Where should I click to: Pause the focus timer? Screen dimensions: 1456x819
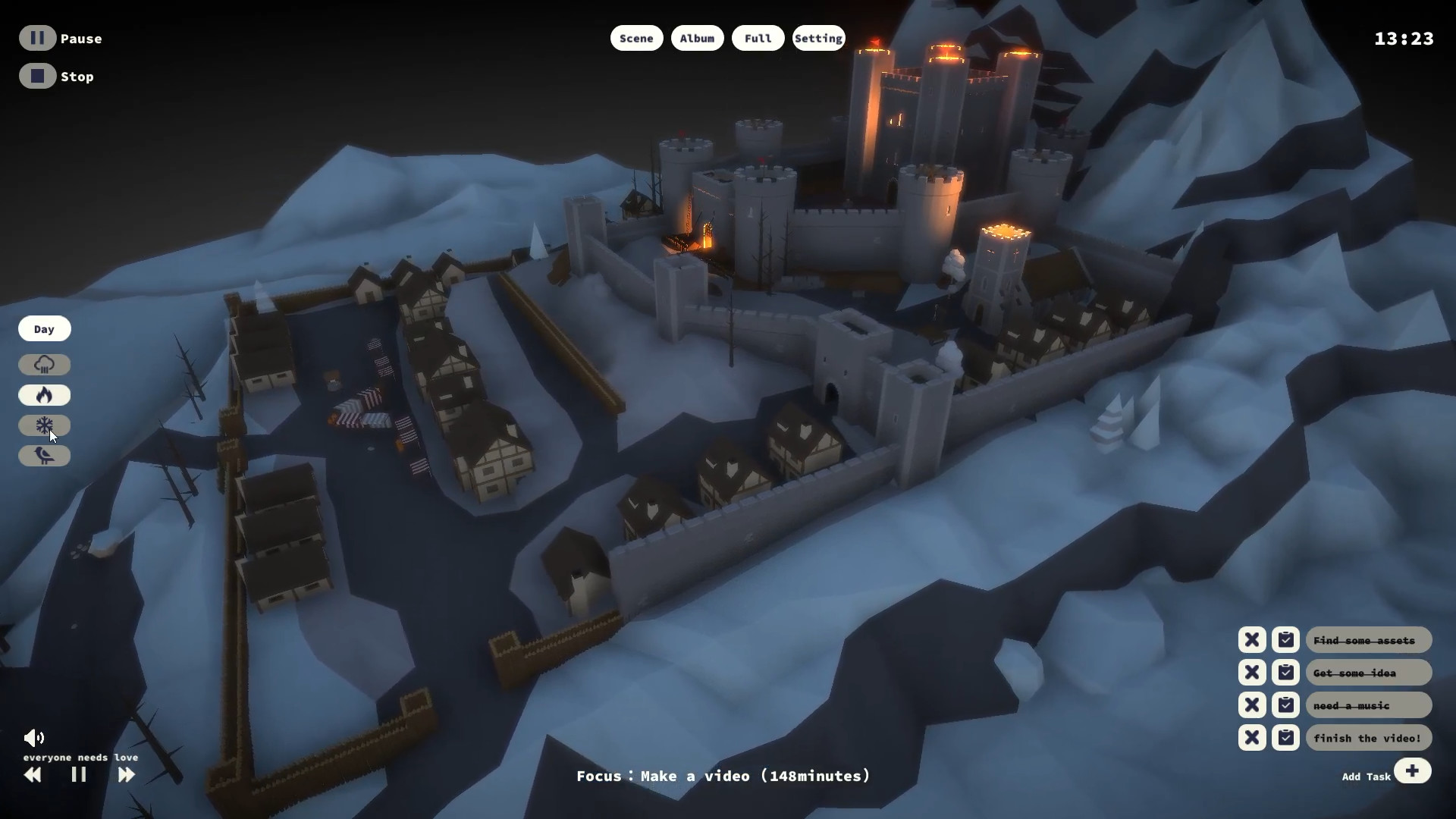(38, 38)
